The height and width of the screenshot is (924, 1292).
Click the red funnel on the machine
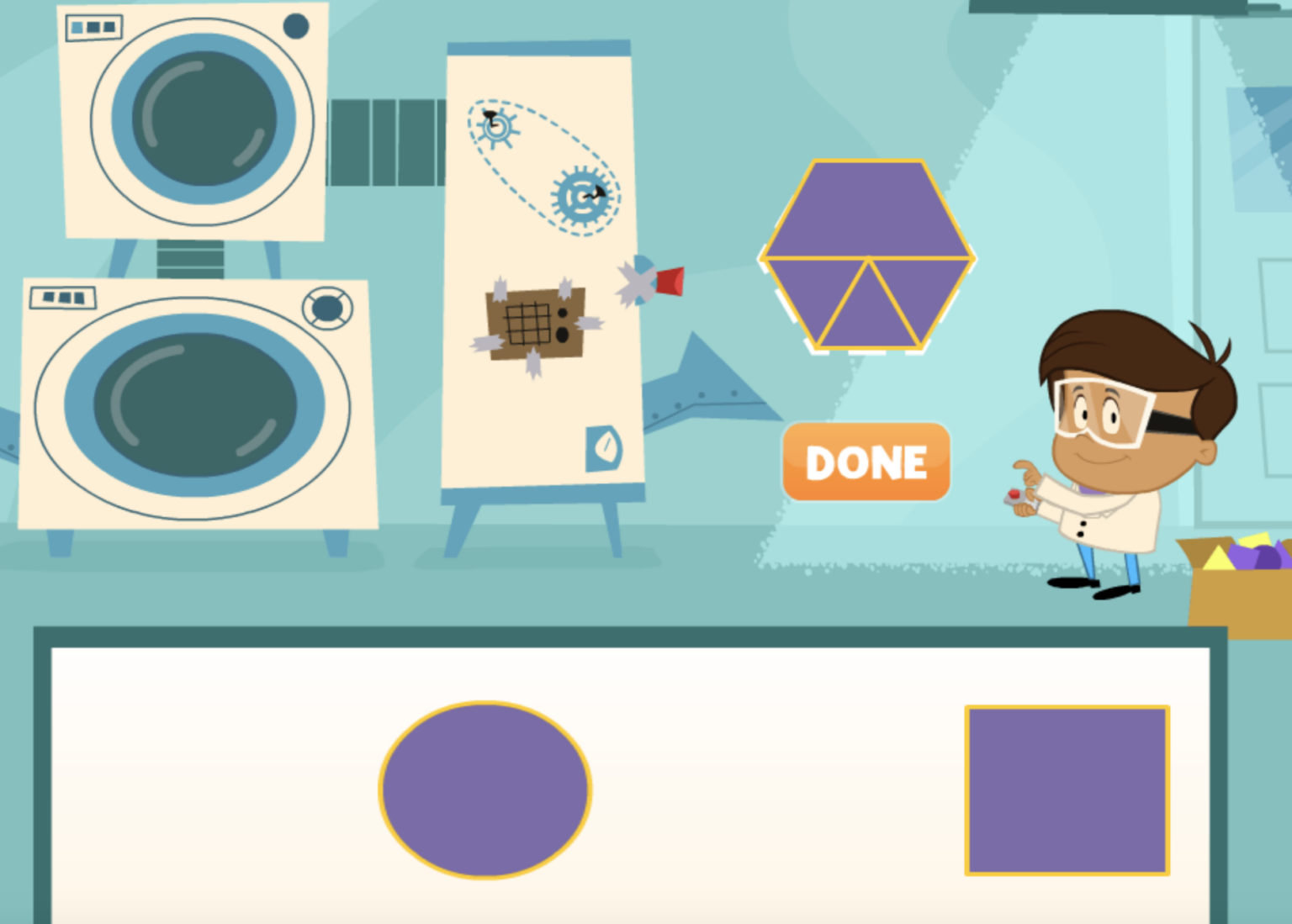[x=669, y=279]
